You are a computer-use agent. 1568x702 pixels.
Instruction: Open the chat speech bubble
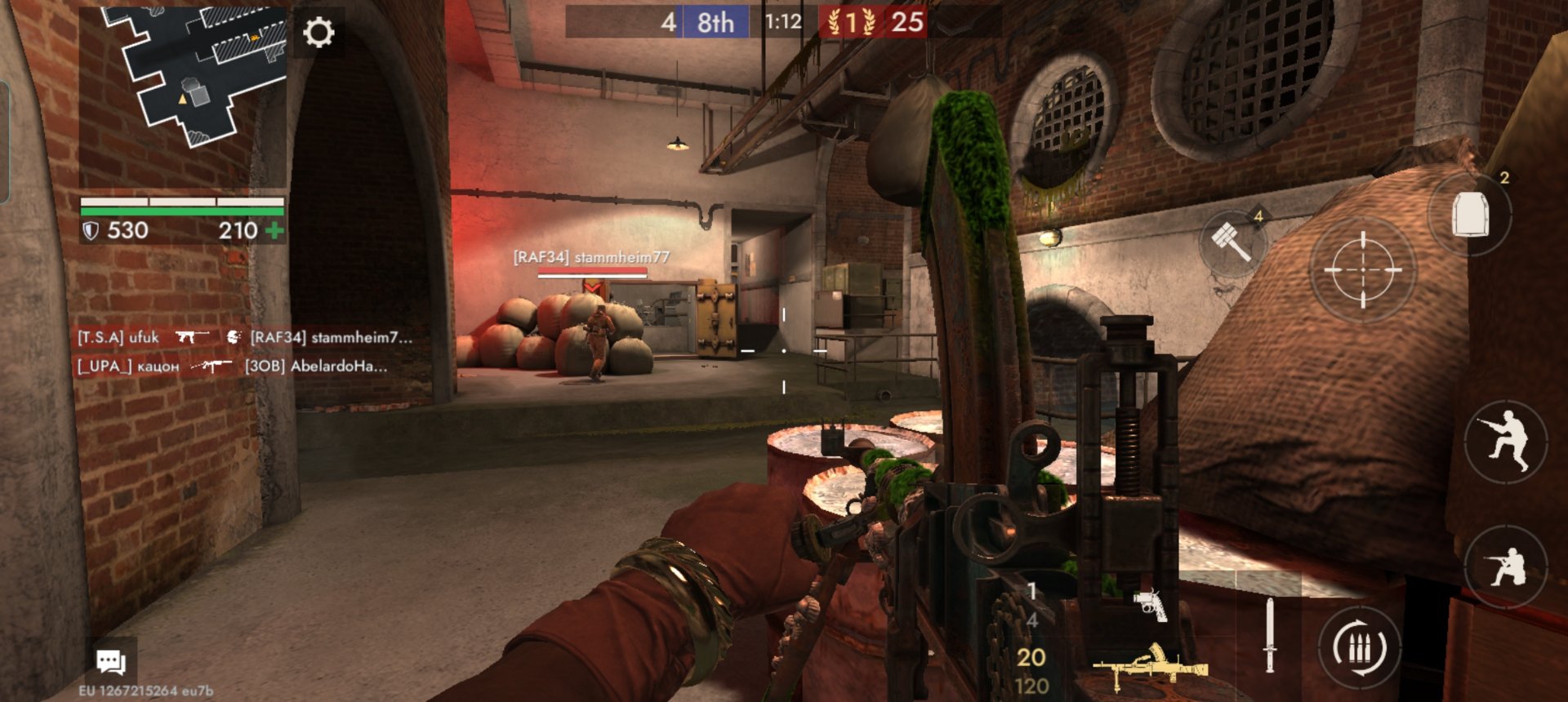(x=110, y=661)
